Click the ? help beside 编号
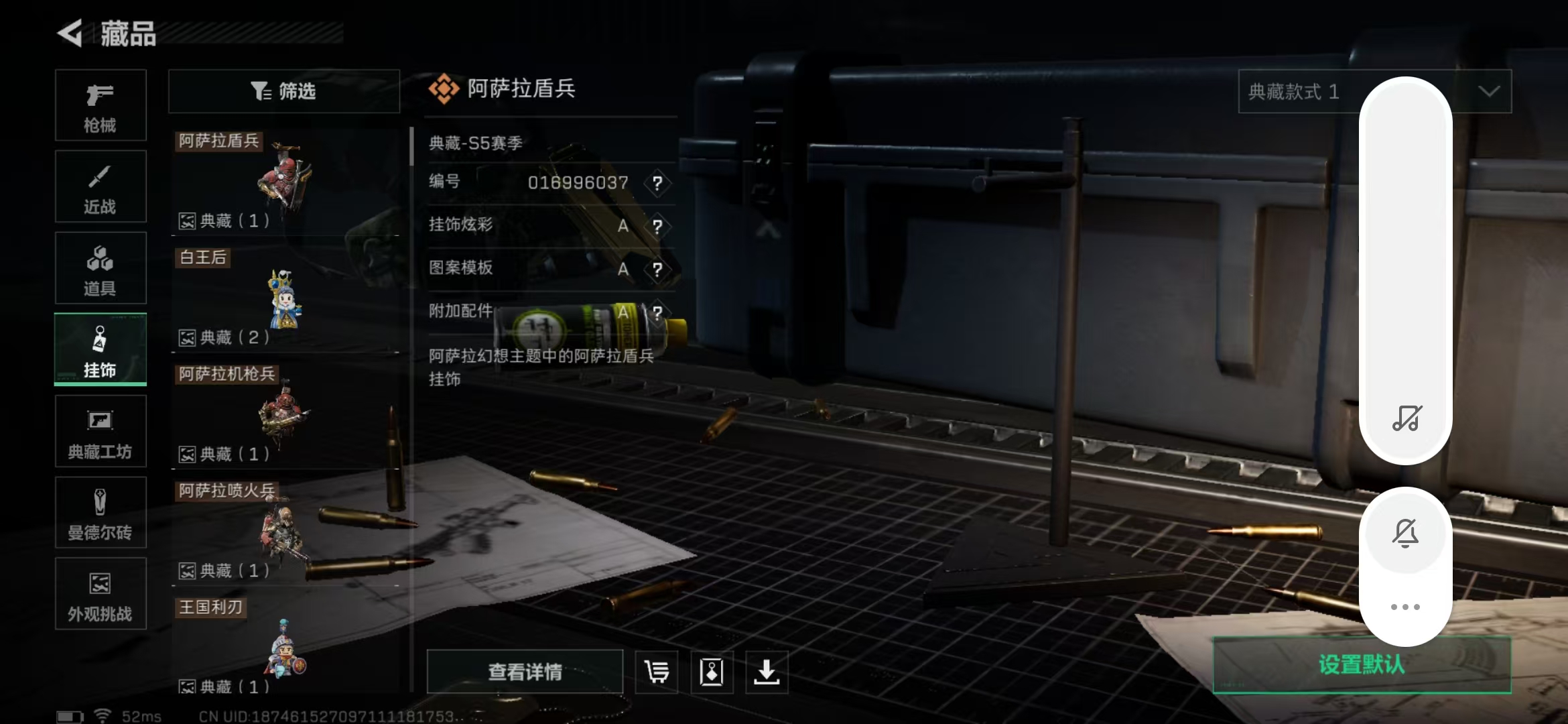1568x724 pixels. (658, 183)
